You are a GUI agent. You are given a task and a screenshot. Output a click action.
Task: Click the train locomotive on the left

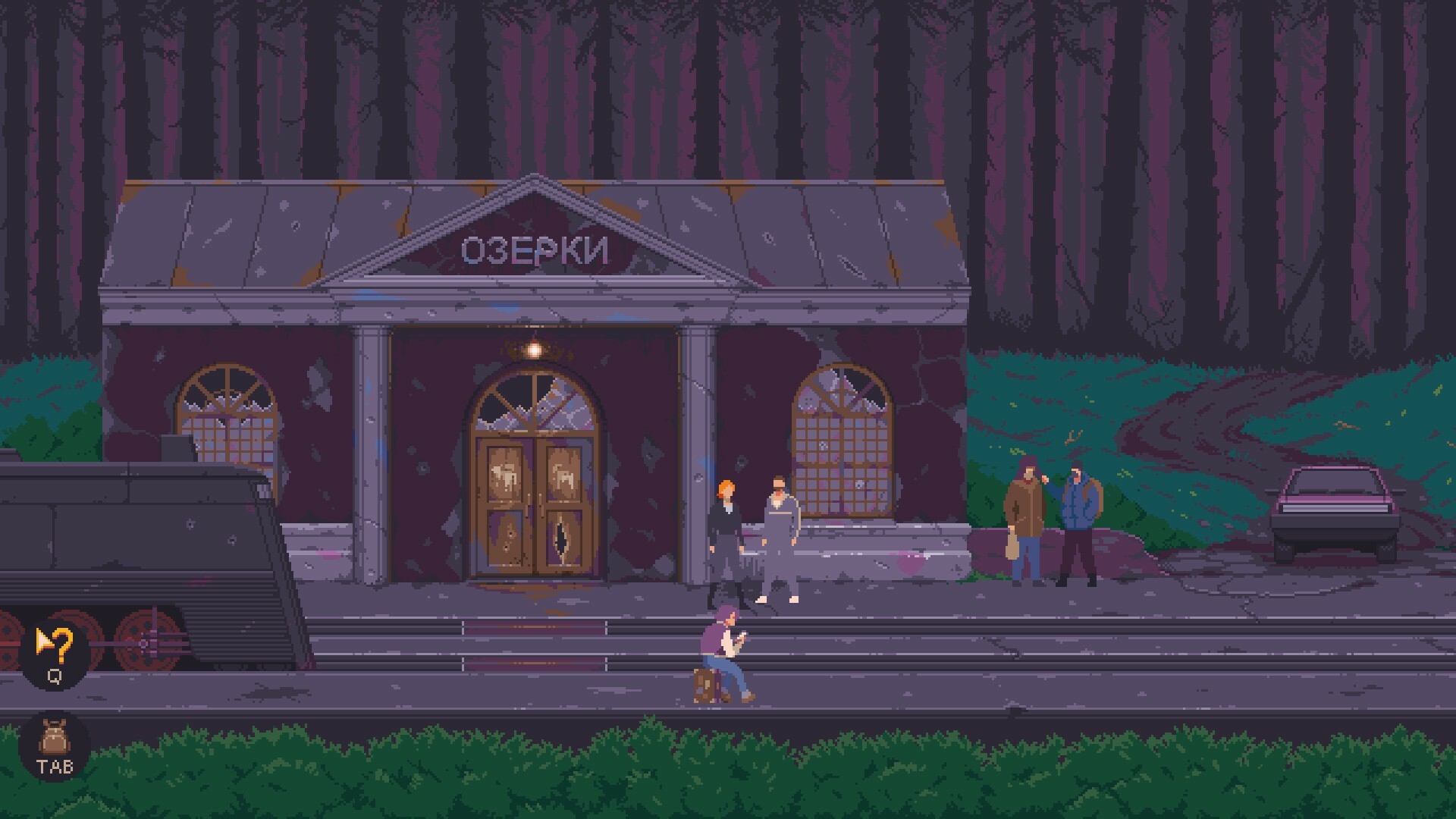pos(136,531)
